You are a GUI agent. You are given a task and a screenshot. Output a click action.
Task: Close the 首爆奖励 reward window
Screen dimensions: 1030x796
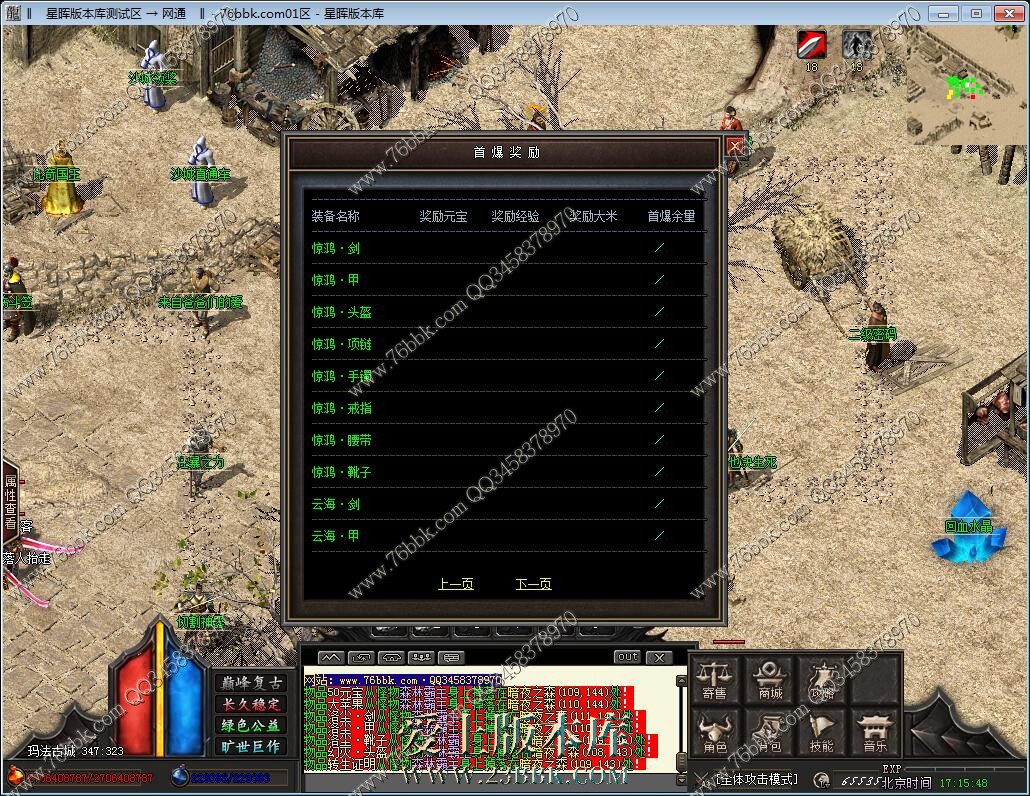point(735,147)
